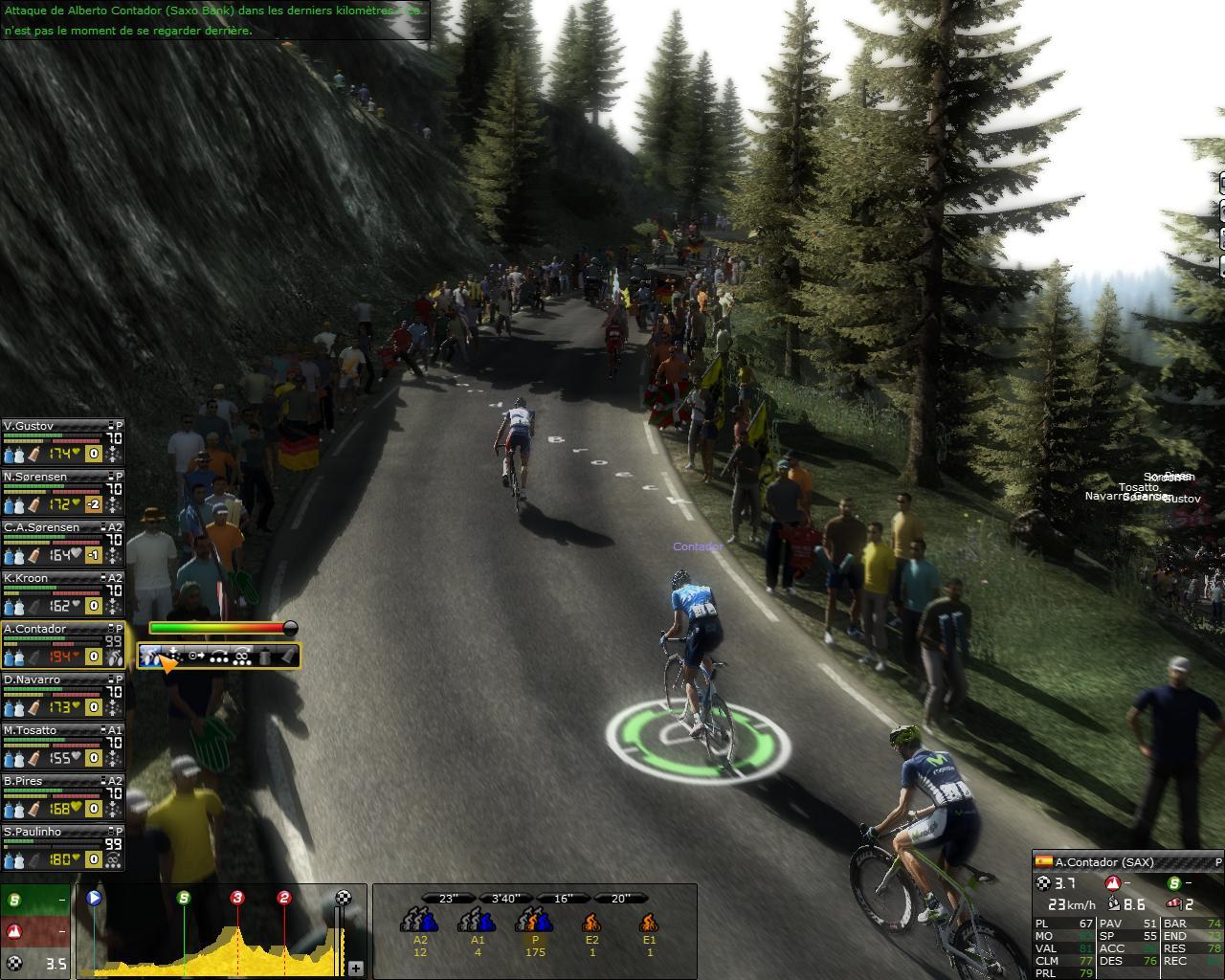Click the energy gel icon in the action bar
1225x980 pixels.
point(287,657)
